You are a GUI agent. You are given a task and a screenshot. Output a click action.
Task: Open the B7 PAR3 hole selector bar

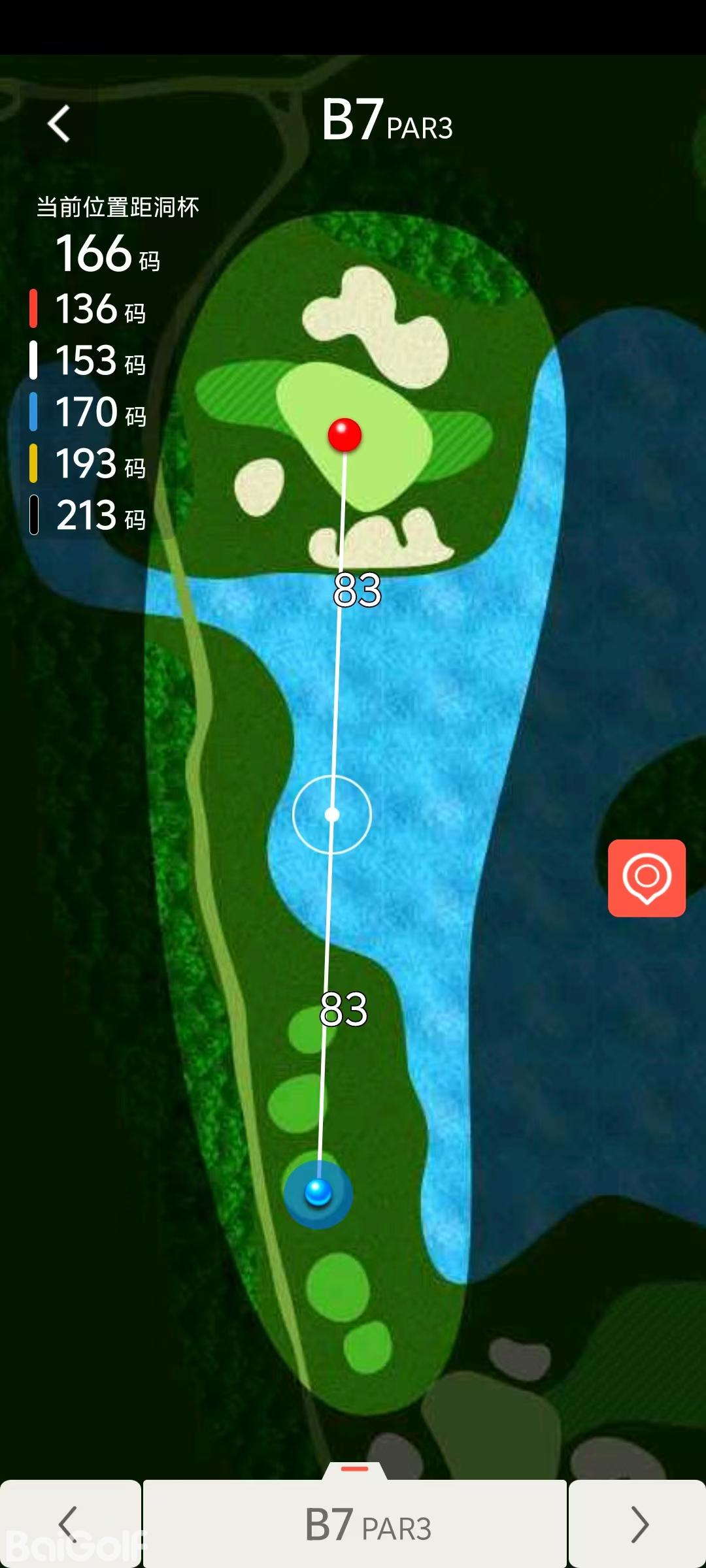tap(355, 1525)
